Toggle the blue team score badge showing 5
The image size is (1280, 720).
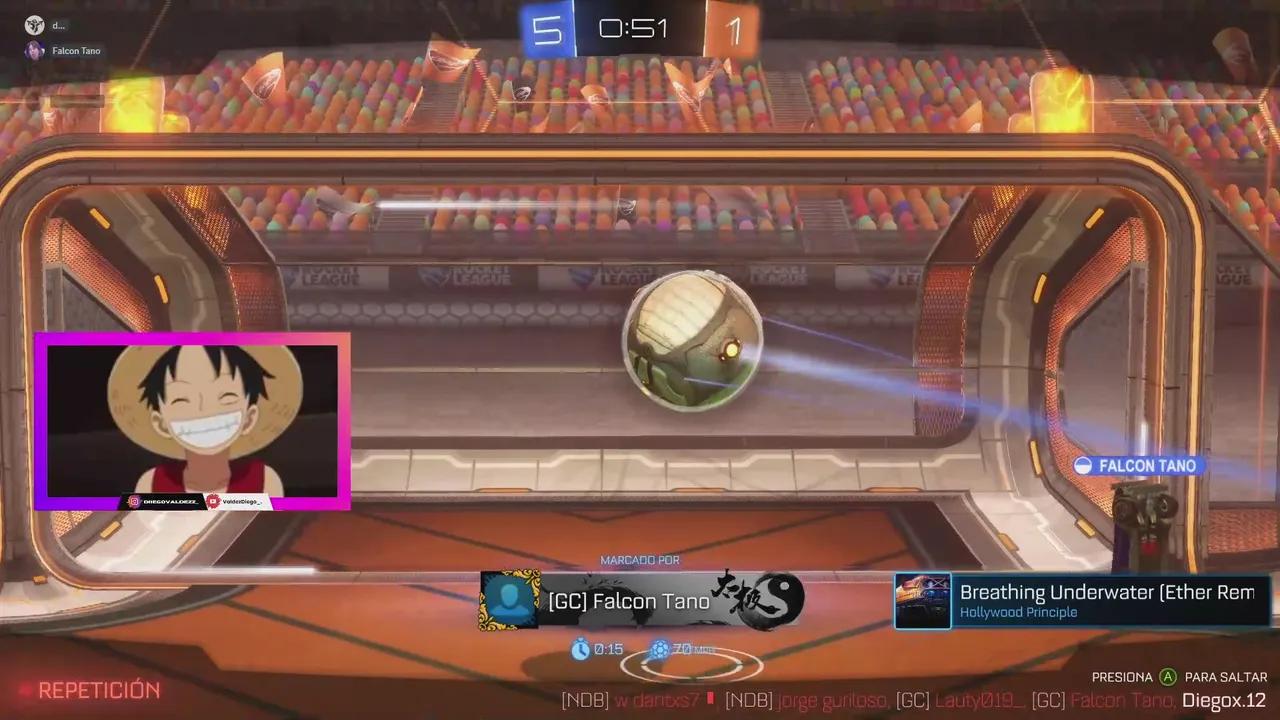[x=548, y=29]
